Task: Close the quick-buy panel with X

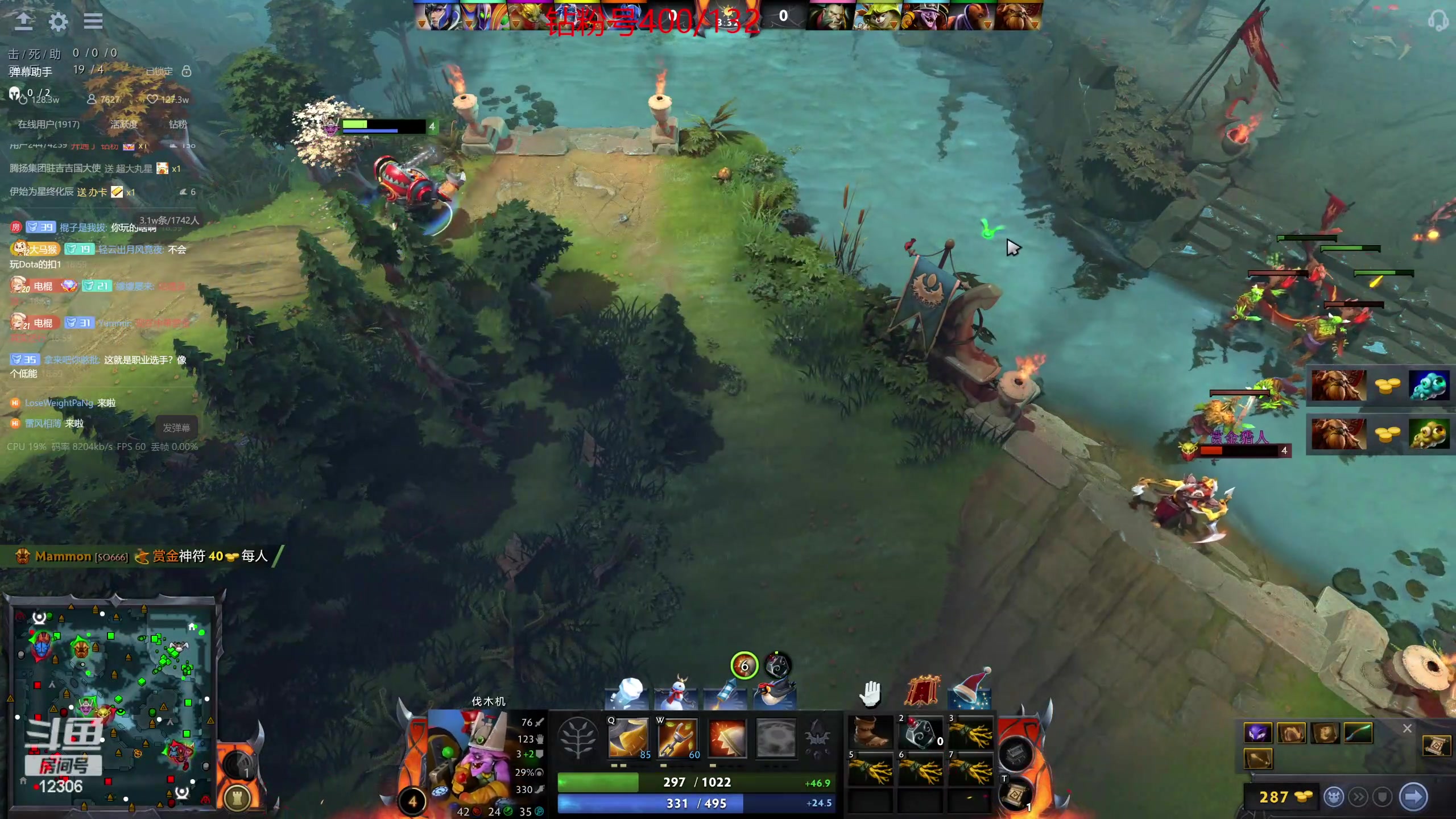Action: pos(1407,728)
